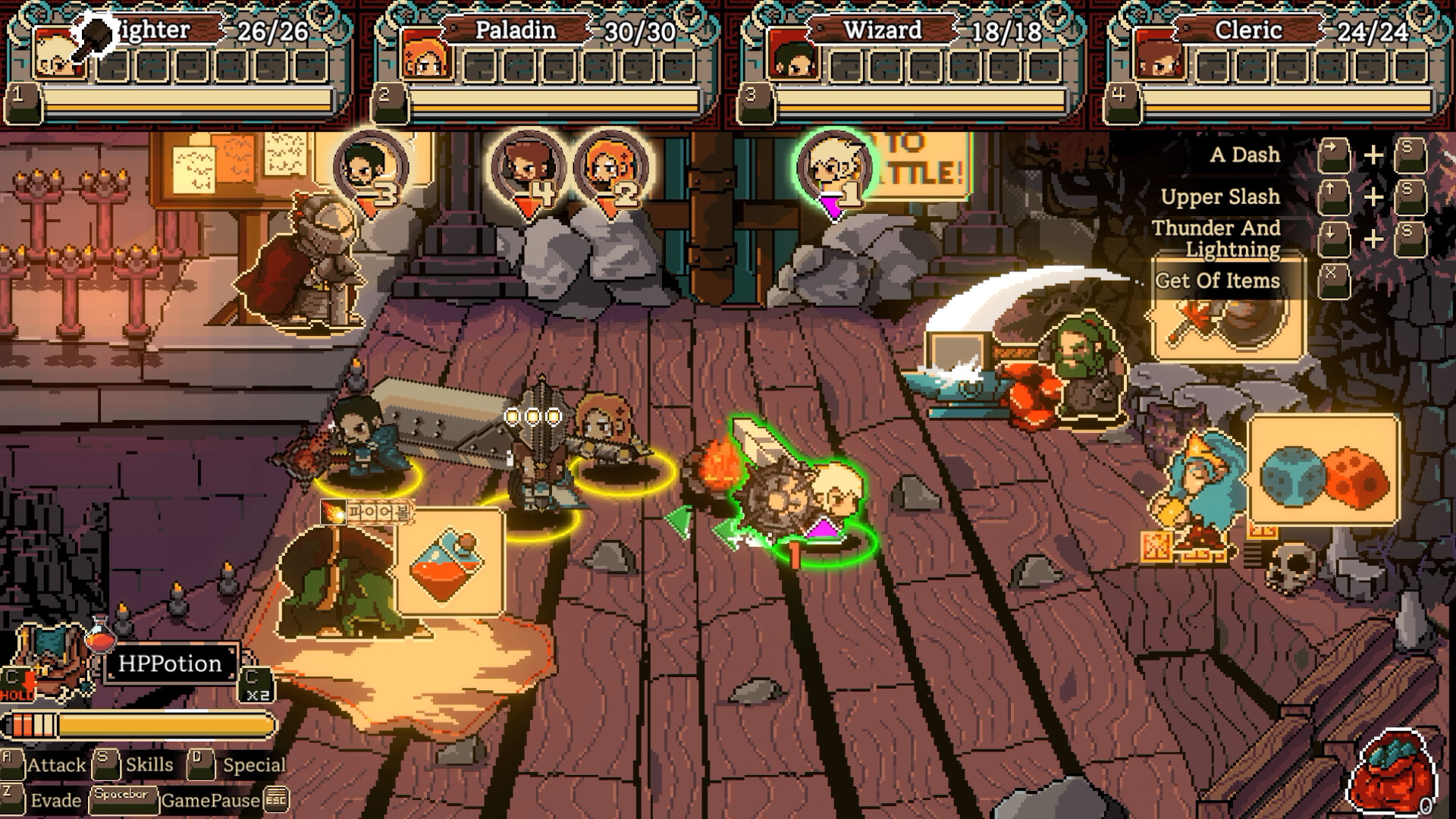Click the Evade key icon labeled Z
Viewport: 1456px width, 819px height.
click(11, 799)
